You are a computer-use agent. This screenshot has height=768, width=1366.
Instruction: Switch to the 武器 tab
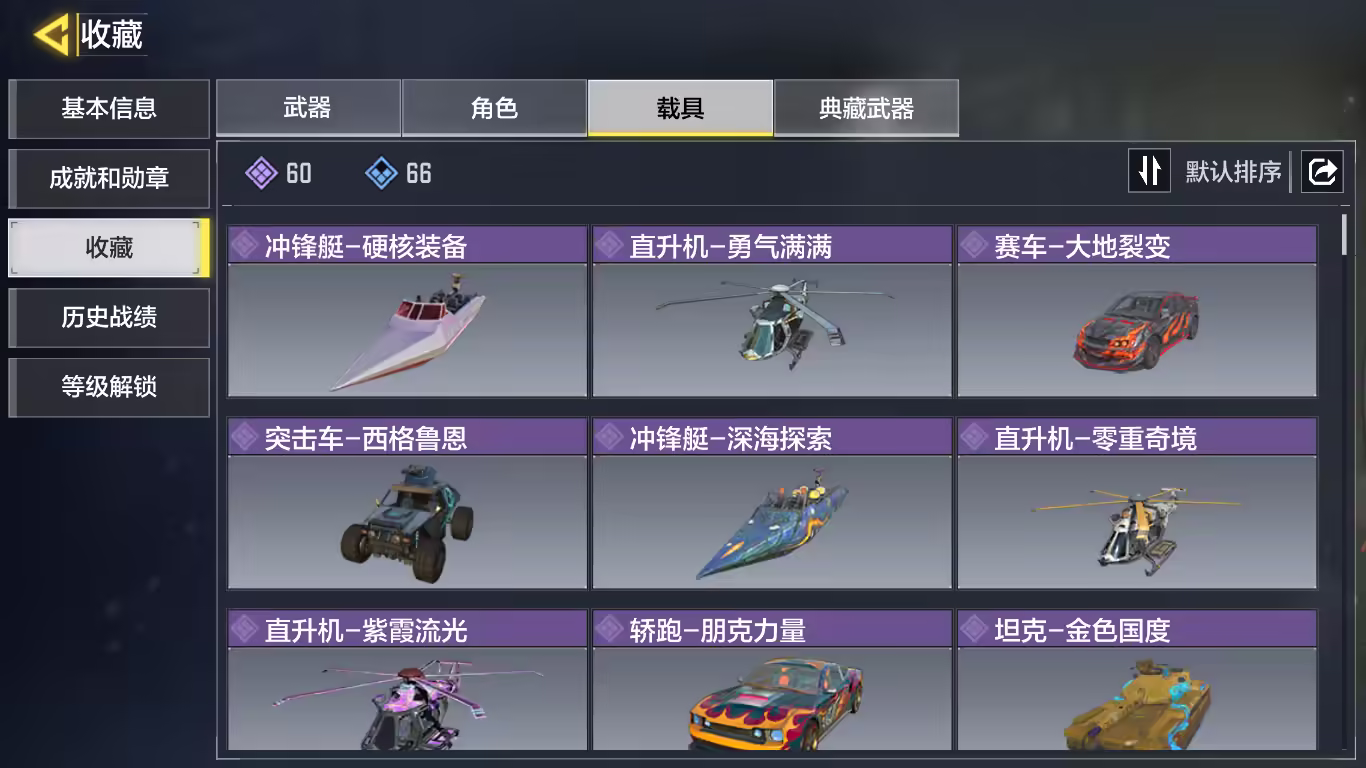(308, 108)
